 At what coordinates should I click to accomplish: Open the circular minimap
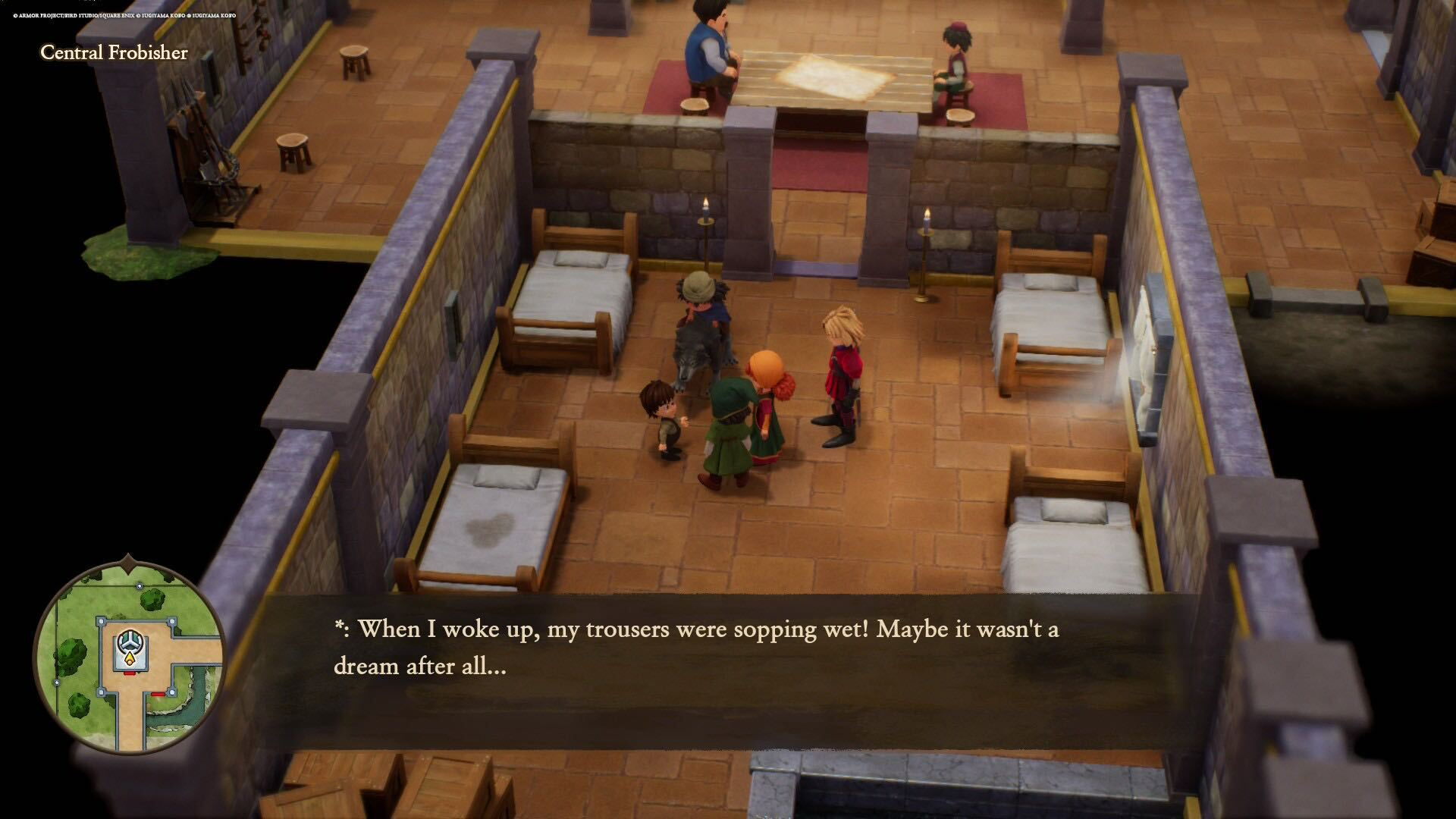click(129, 654)
